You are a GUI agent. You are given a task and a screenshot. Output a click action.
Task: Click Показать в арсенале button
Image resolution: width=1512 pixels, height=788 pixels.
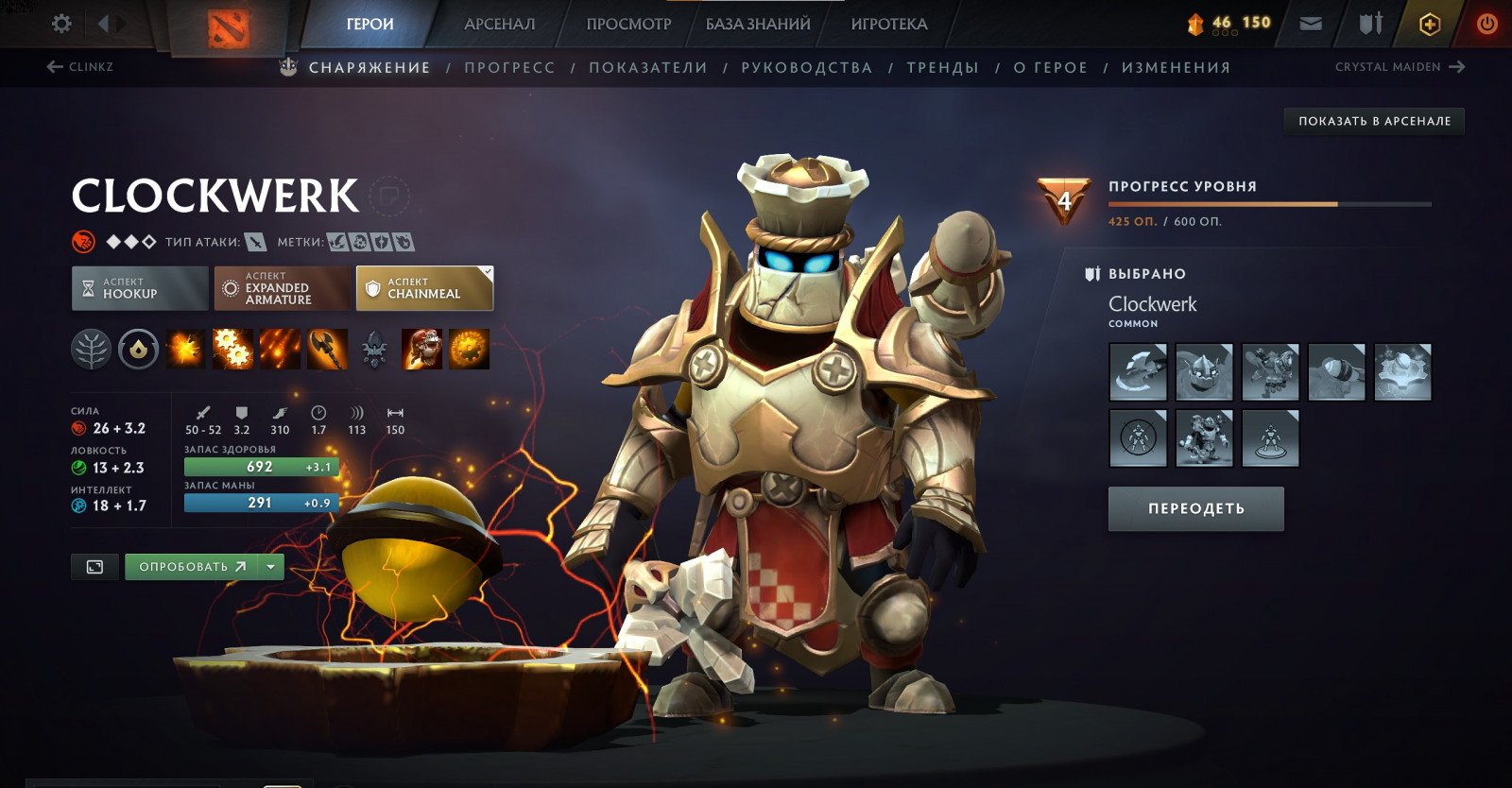coord(1374,121)
